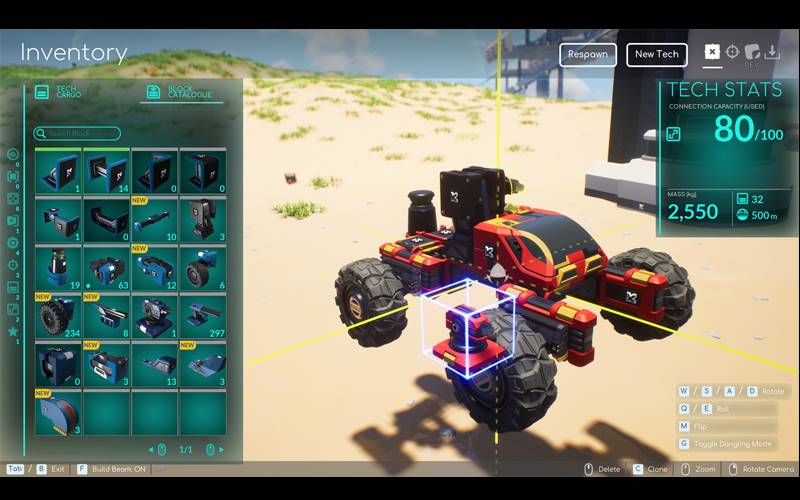
Task: Click the Respawn button
Action: click(x=588, y=54)
